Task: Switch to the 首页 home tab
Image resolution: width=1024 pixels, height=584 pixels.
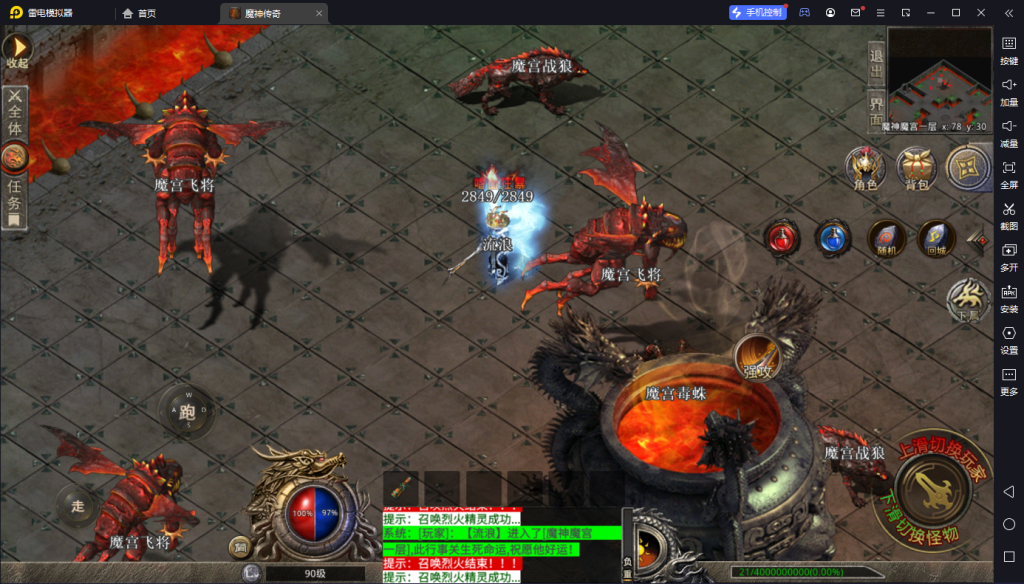Action: (x=139, y=13)
